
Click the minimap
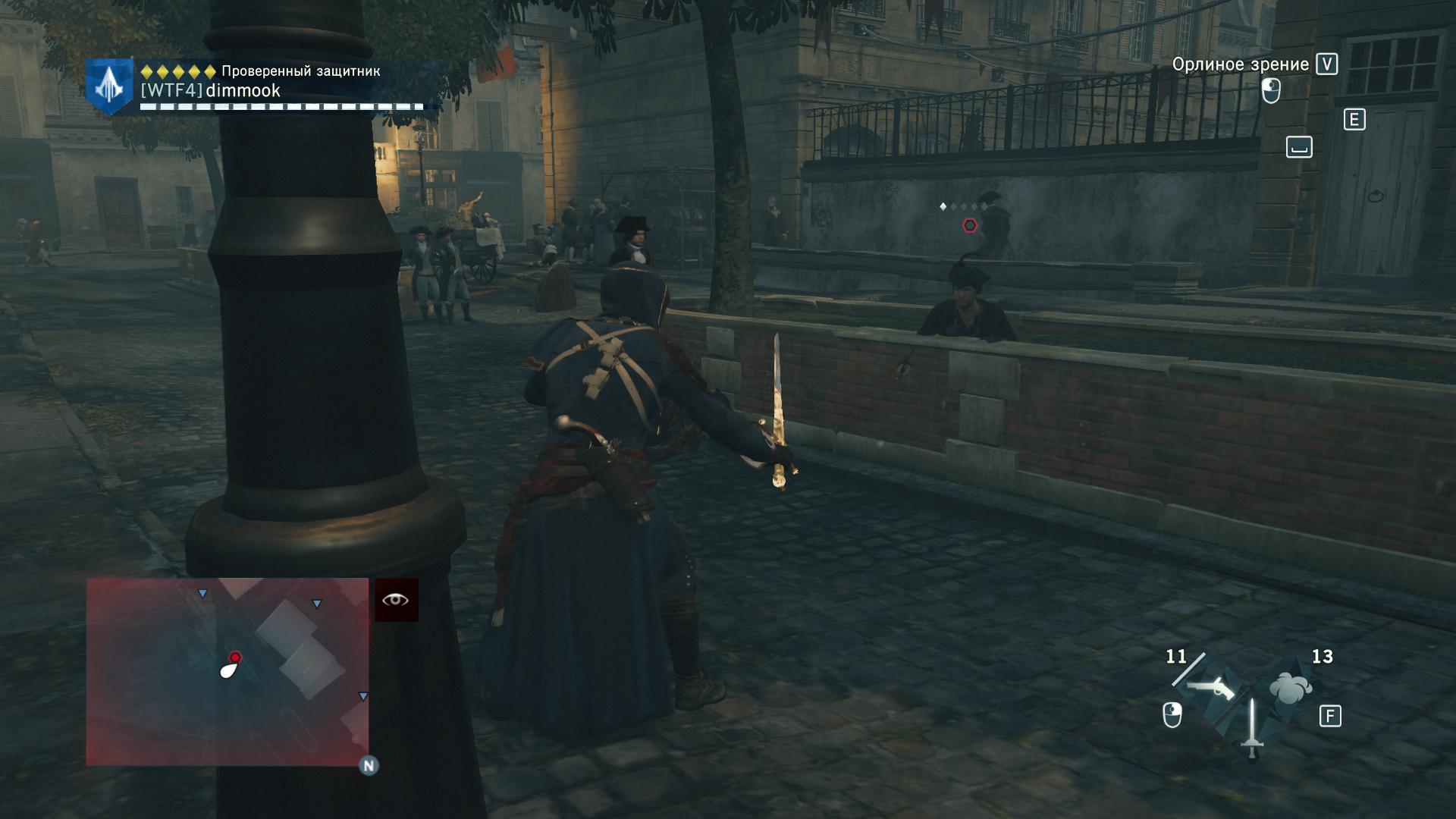pyautogui.click(x=227, y=672)
